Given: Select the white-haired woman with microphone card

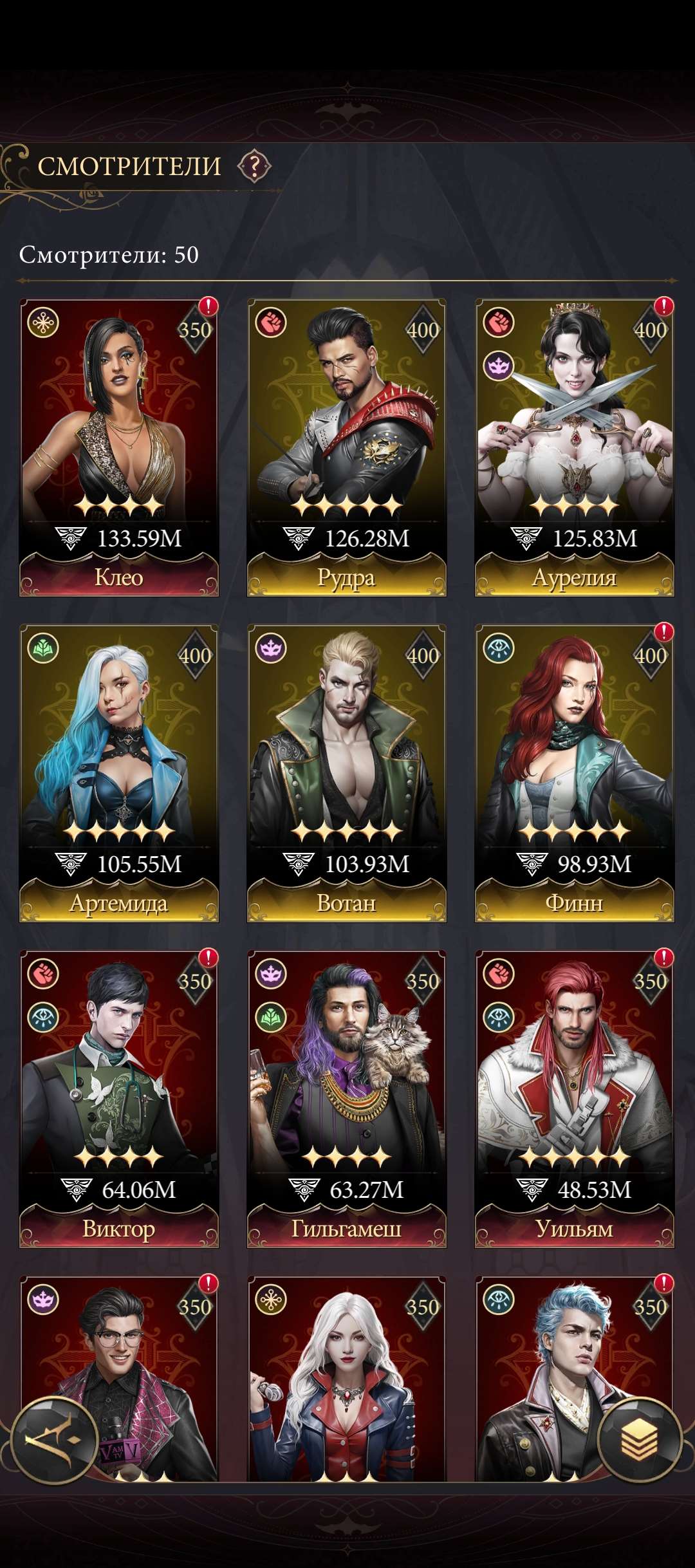Looking at the screenshot, I should 346,1377.
